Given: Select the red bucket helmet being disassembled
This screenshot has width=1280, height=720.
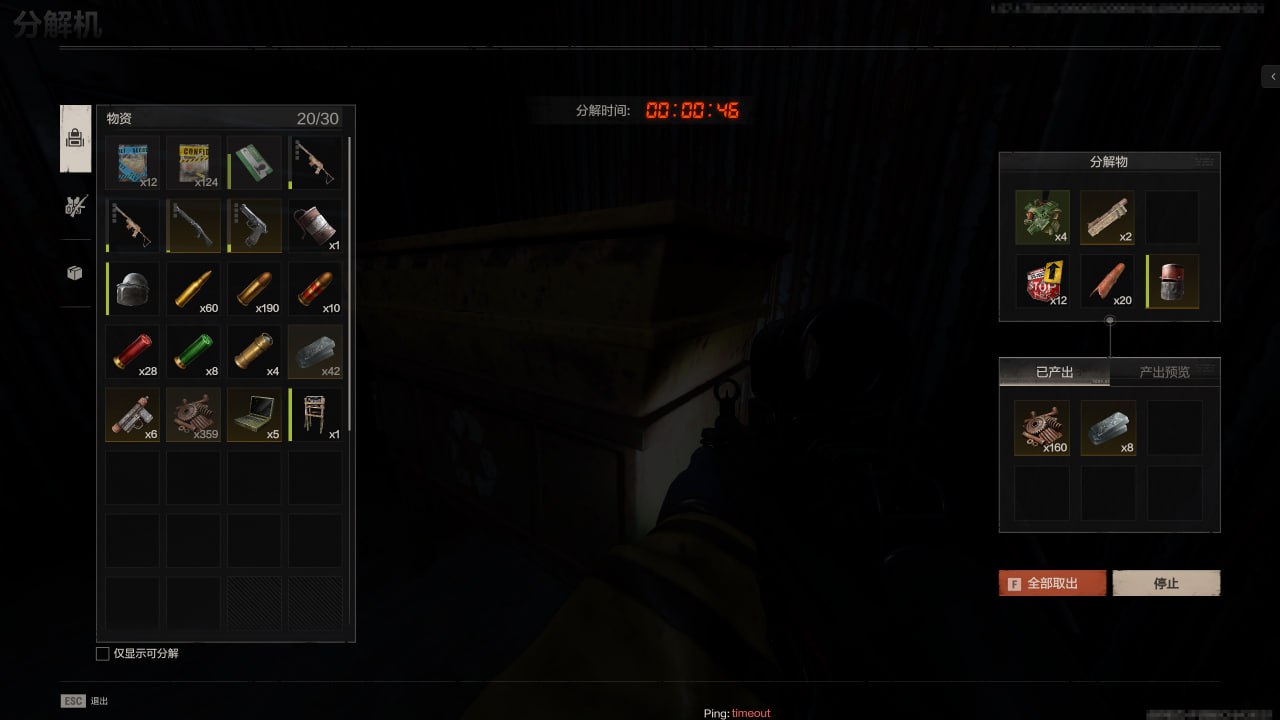Looking at the screenshot, I should (x=1173, y=282).
